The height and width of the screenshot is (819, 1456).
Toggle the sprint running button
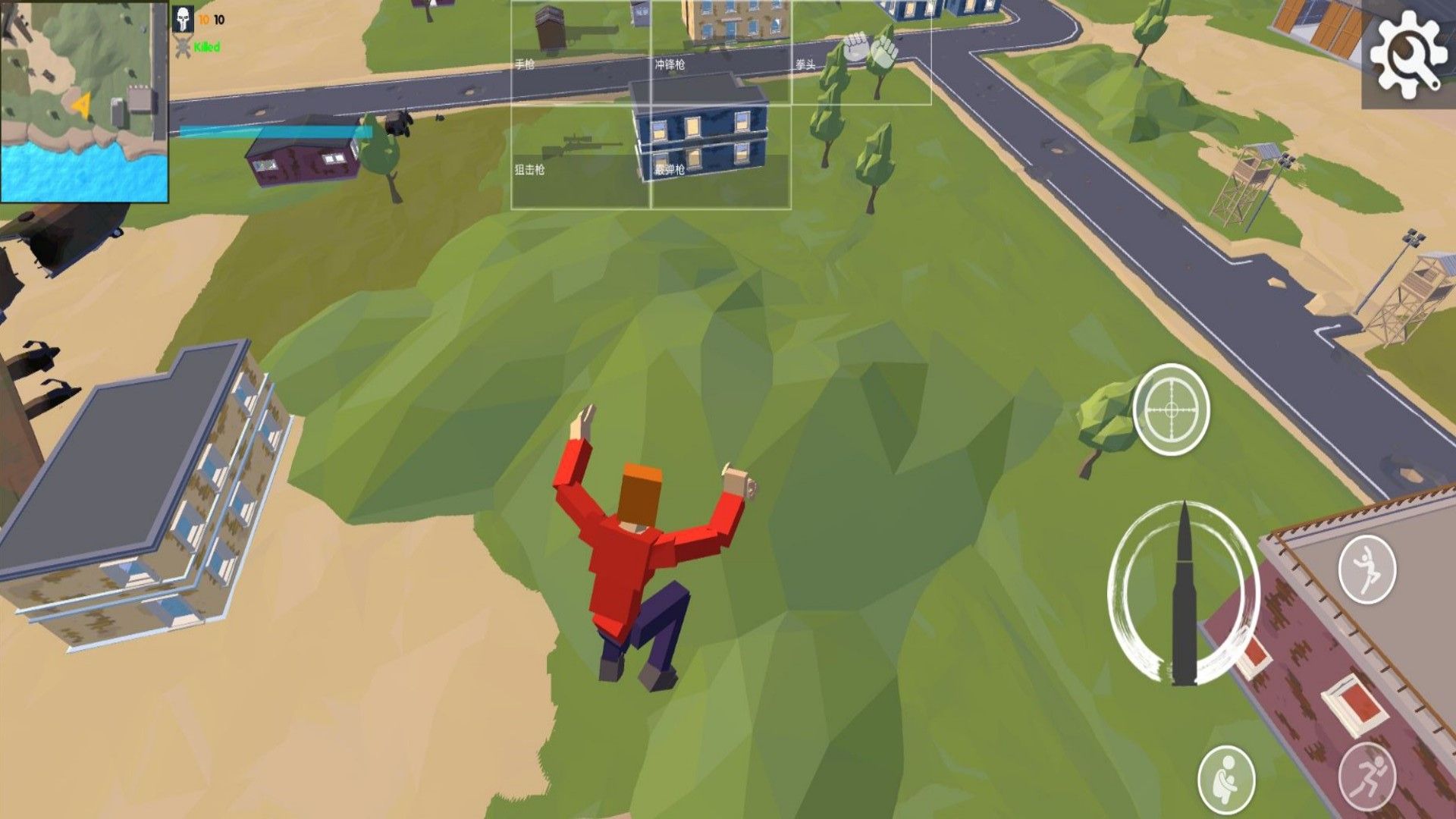(1367, 775)
